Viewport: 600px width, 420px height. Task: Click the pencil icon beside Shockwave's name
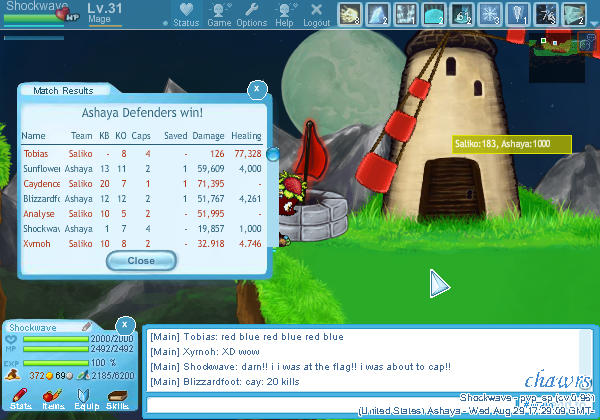click(87, 326)
